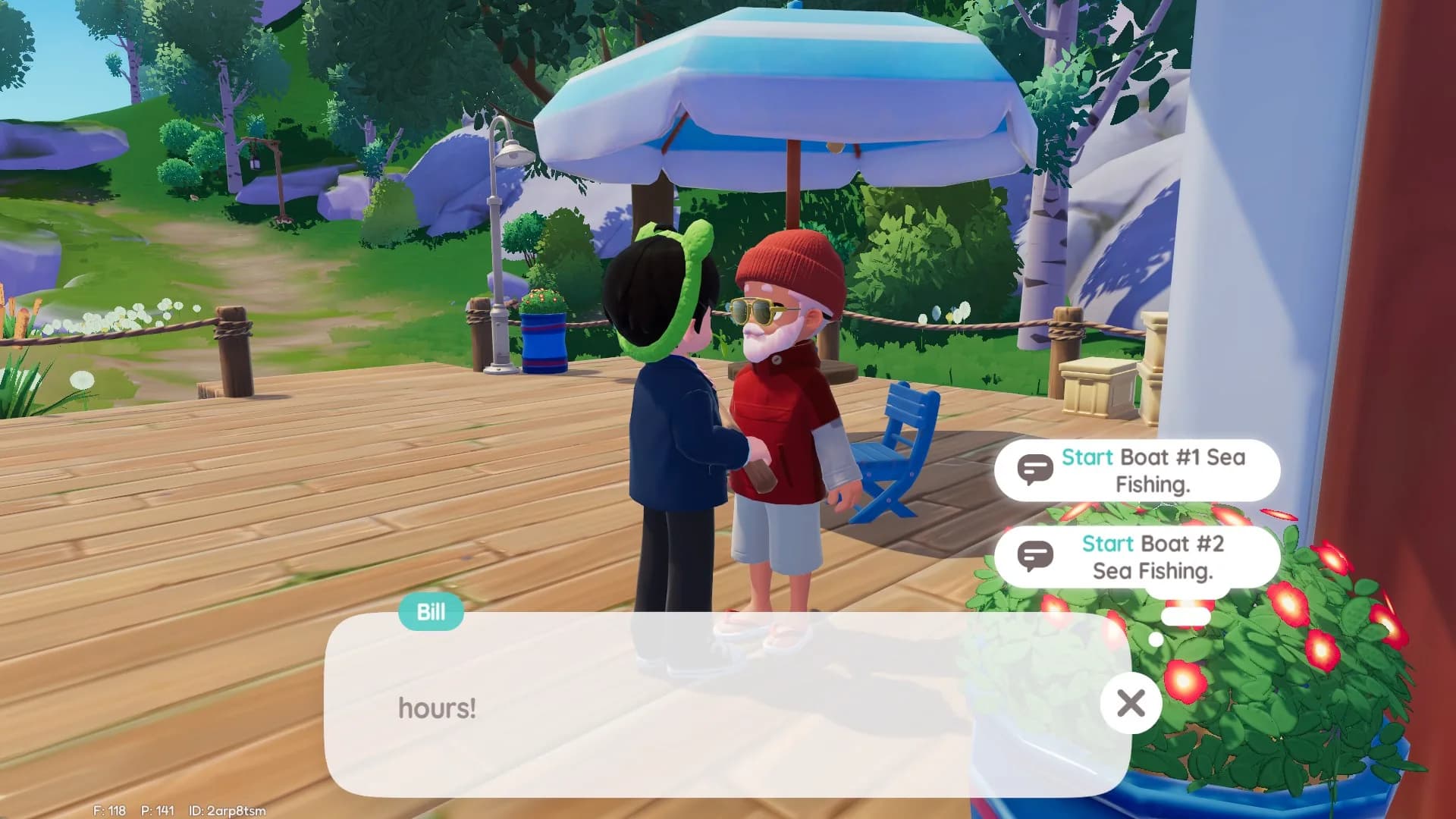
Task: Click the stone pedestal near the fence post
Action: [x=1097, y=387]
